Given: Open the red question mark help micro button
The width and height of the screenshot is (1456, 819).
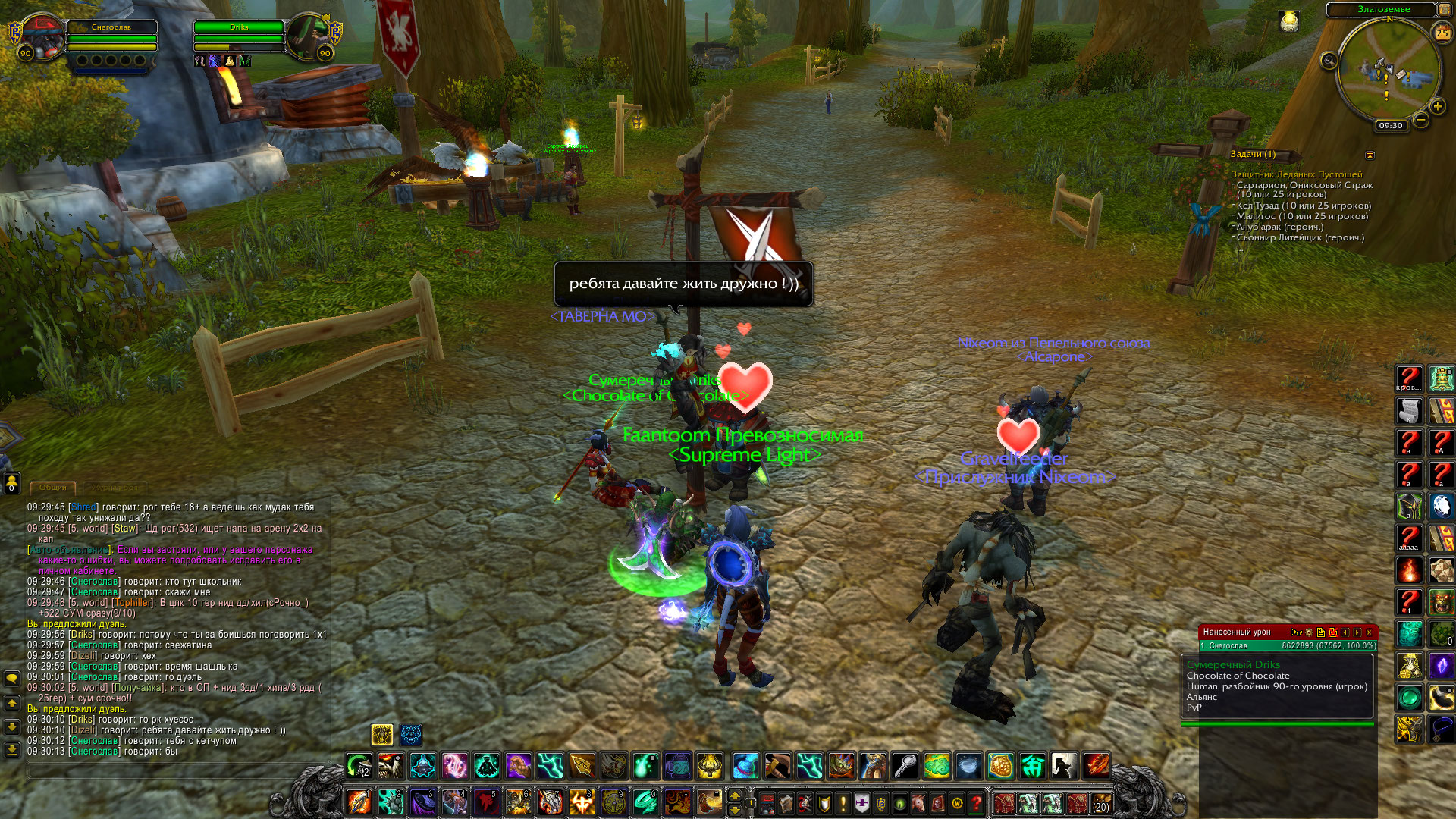Looking at the screenshot, I should tap(977, 802).
